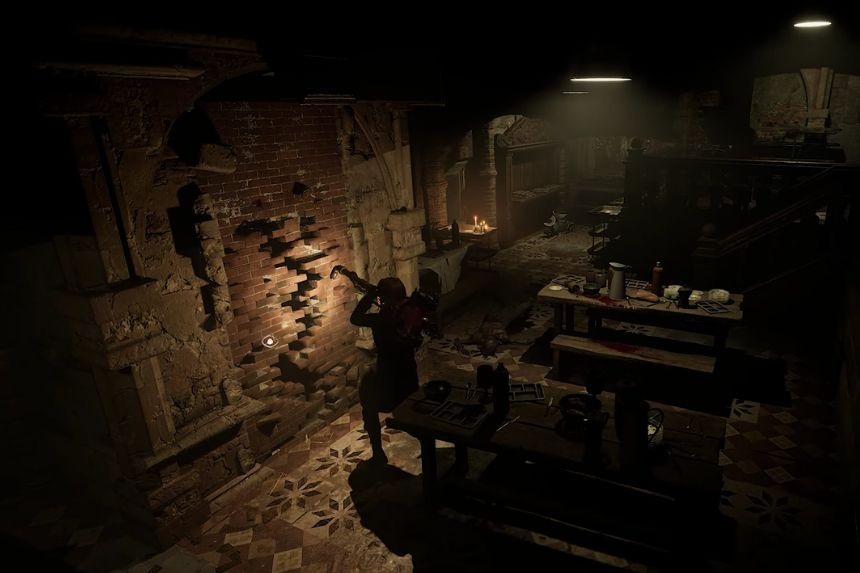Screen dimensions: 860x573
Task: Select the circular interaction marker on the brick wall
Action: click(x=268, y=341)
